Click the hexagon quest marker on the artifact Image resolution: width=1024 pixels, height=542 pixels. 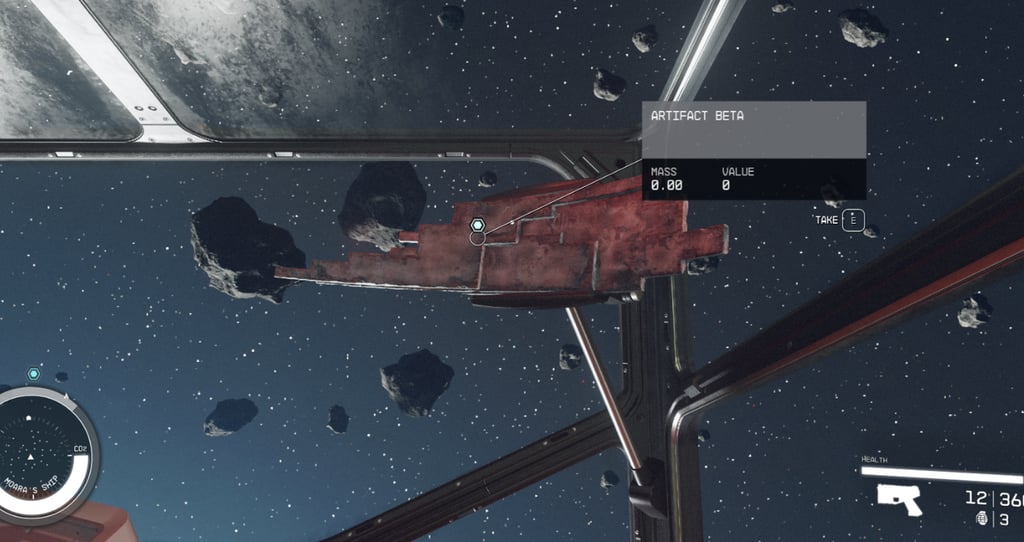coord(478,226)
